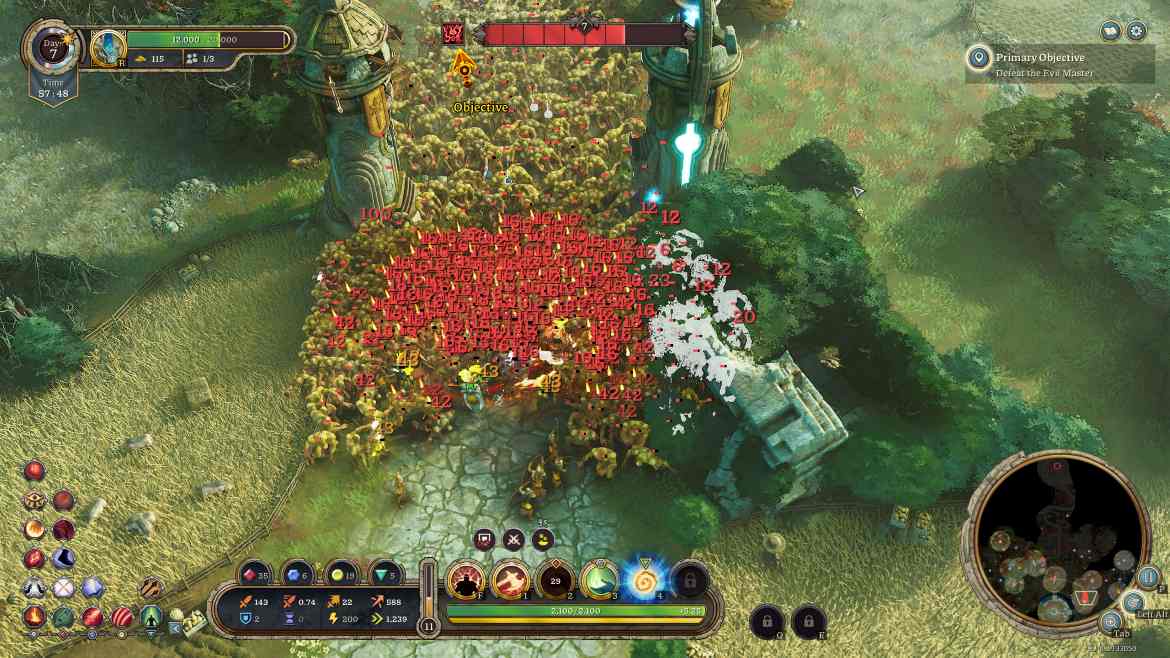The width and height of the screenshot is (1170, 658).
Task: Use the green wave ability
Action: (598, 579)
